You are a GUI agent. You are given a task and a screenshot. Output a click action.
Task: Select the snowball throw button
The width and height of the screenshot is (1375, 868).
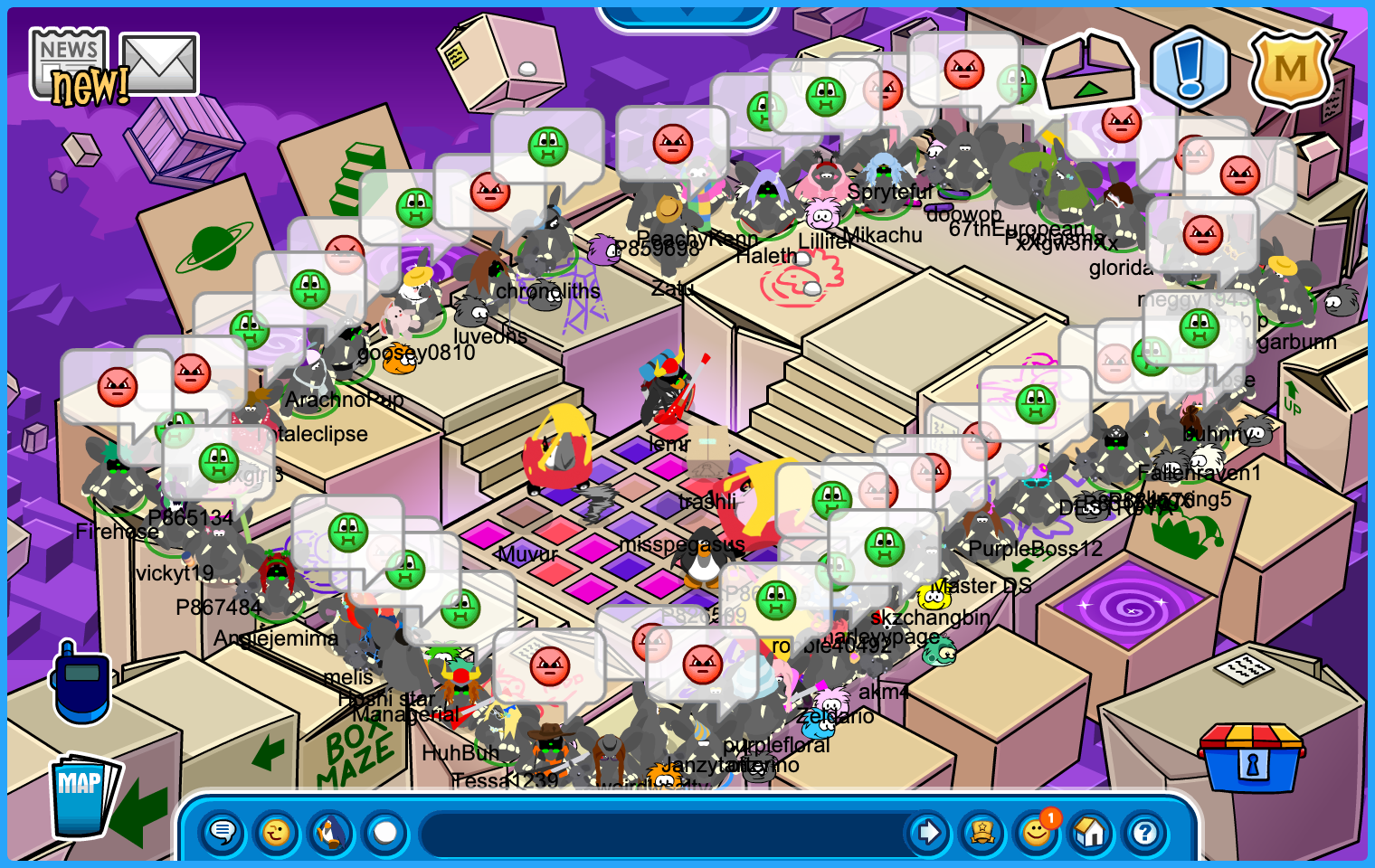coord(385,832)
